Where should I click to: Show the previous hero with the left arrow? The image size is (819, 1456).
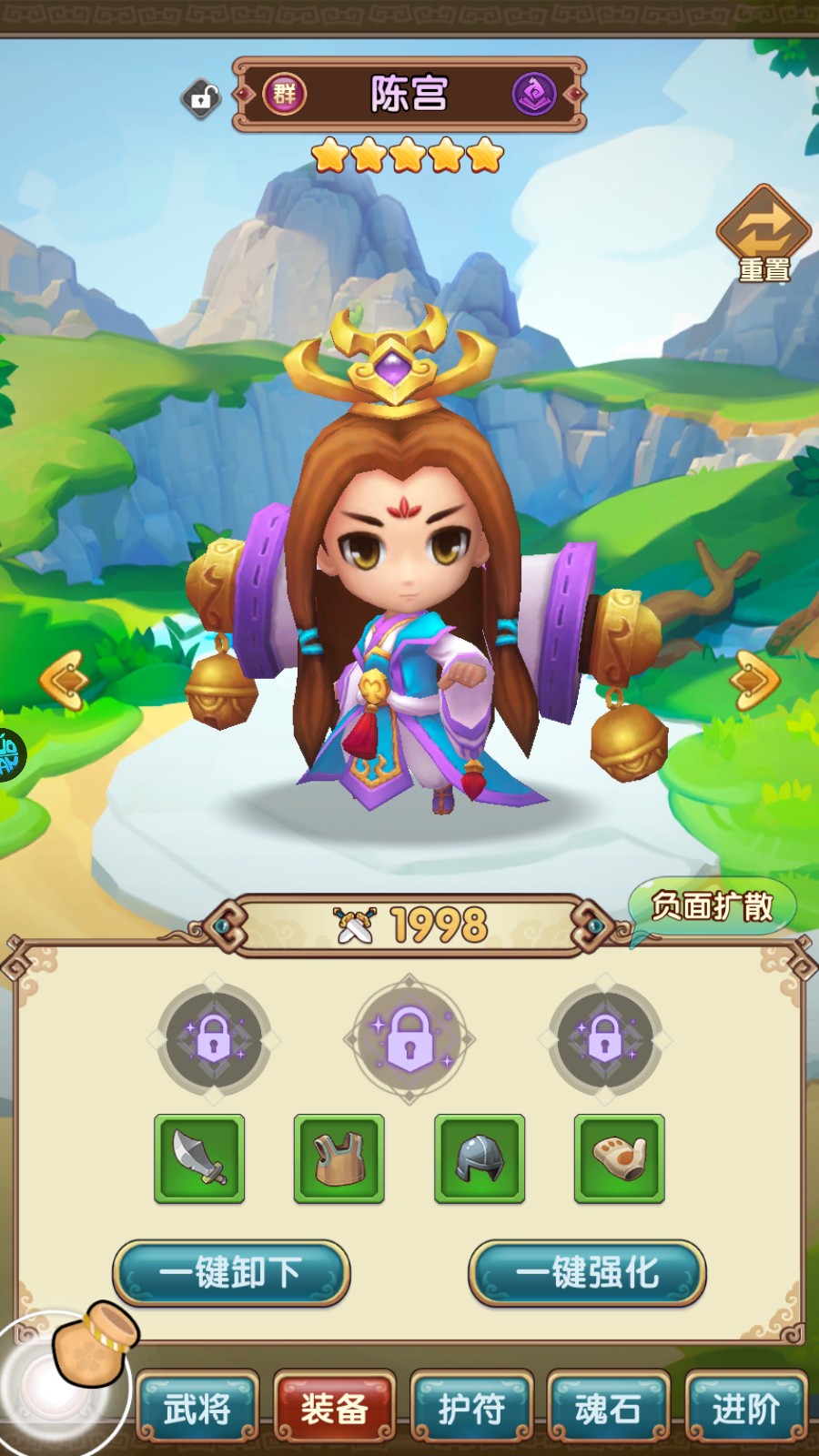[64, 679]
